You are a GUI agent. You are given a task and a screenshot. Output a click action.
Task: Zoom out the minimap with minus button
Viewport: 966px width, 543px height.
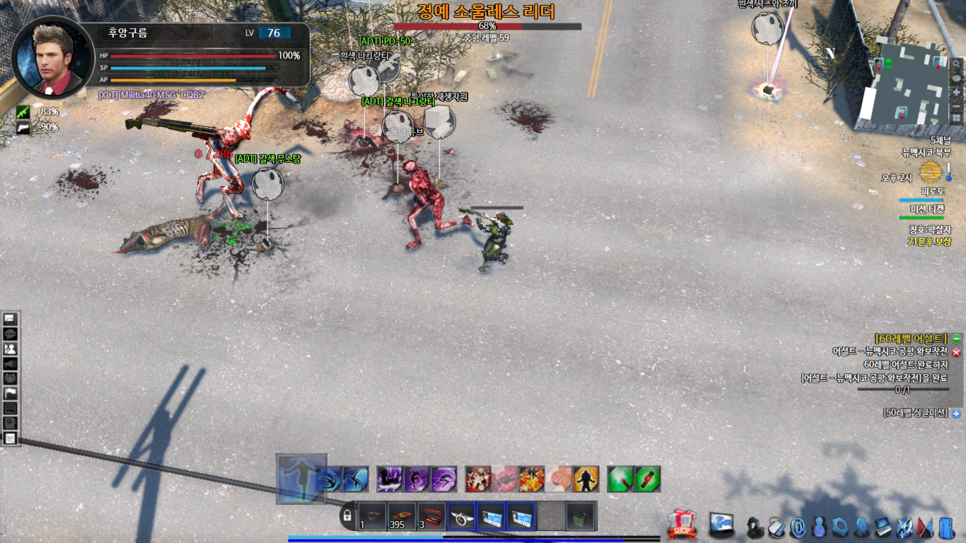(x=956, y=105)
